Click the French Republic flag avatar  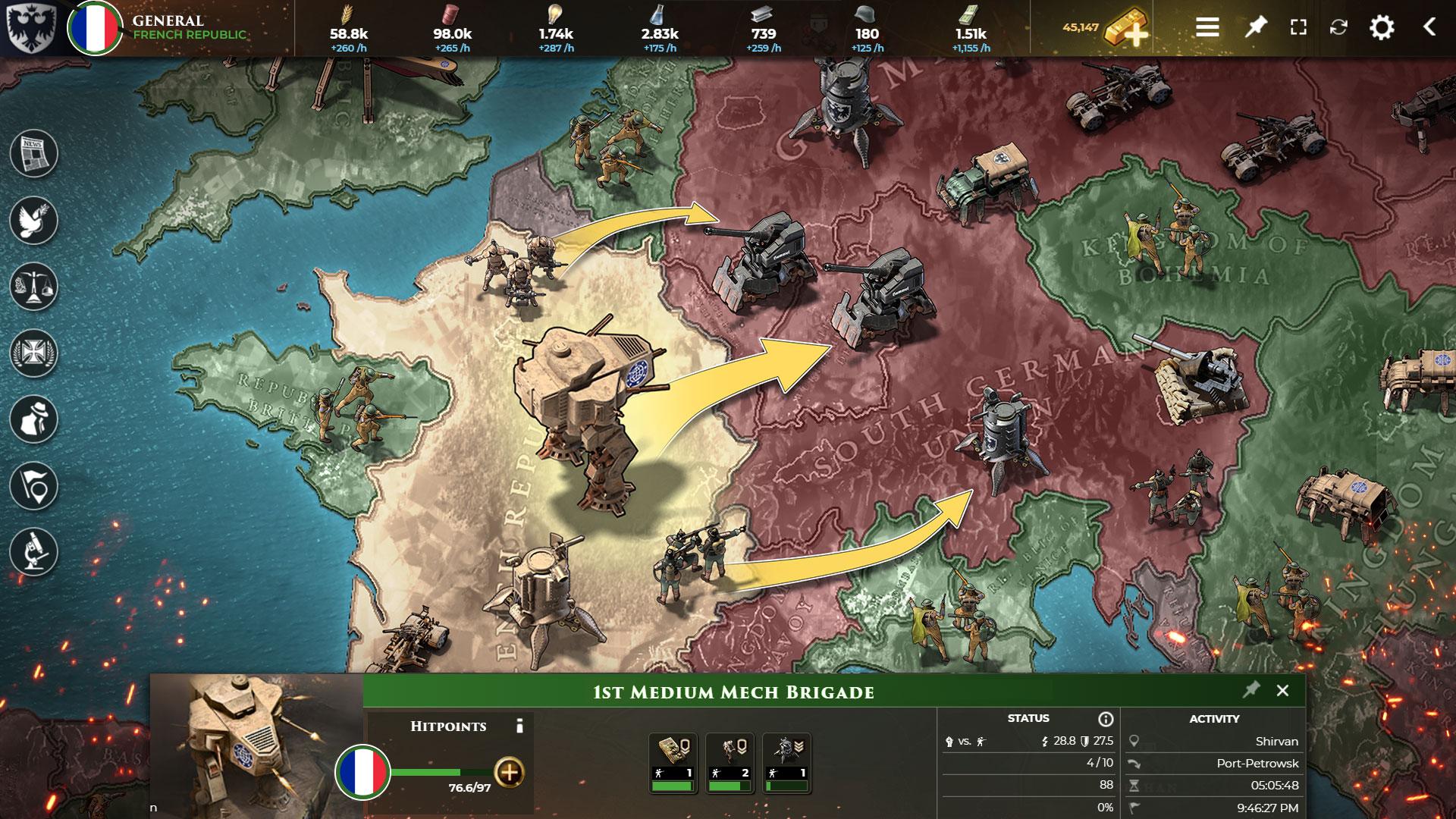coord(95,29)
